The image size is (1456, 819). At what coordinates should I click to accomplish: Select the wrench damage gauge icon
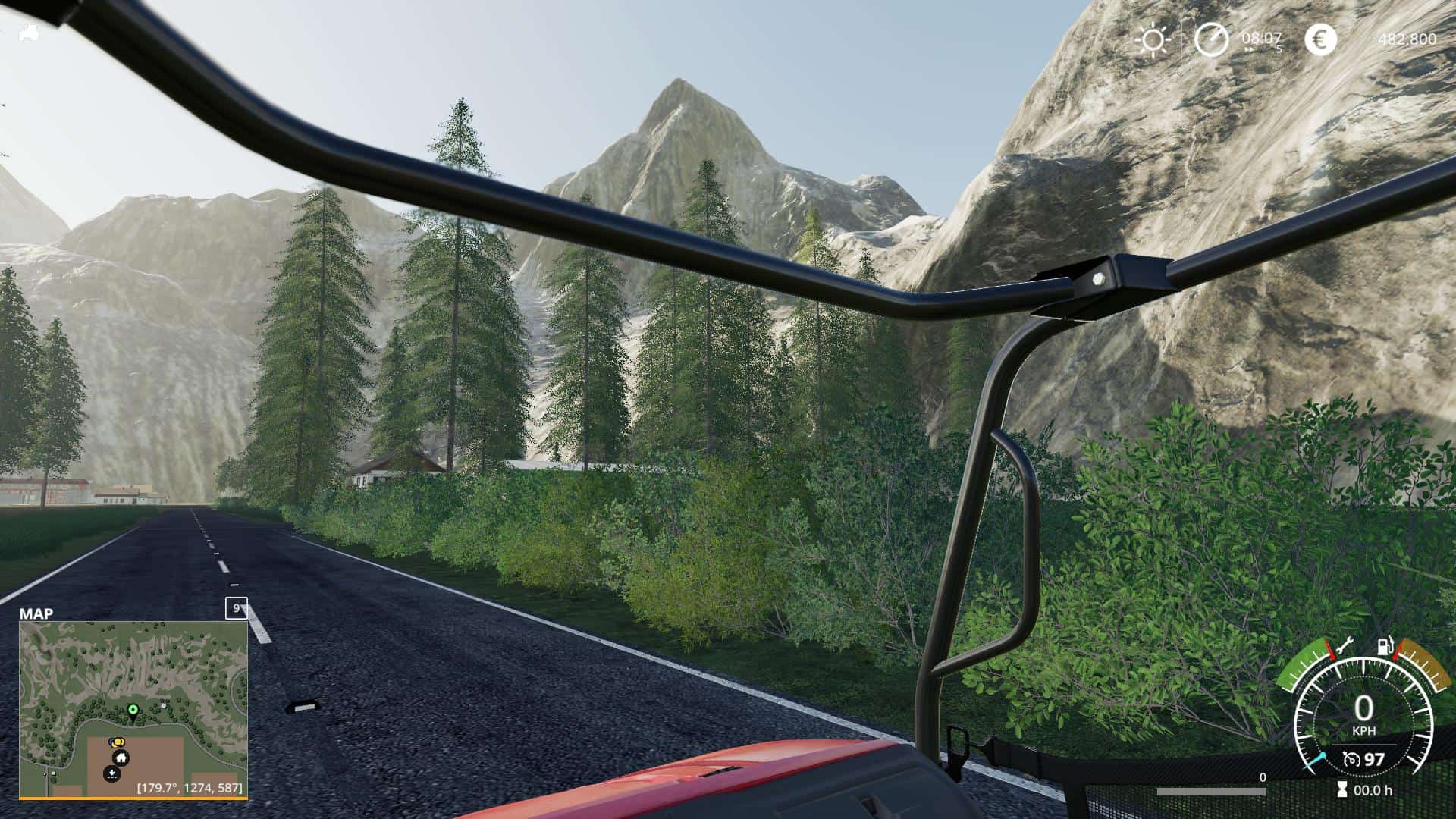pos(1345,647)
